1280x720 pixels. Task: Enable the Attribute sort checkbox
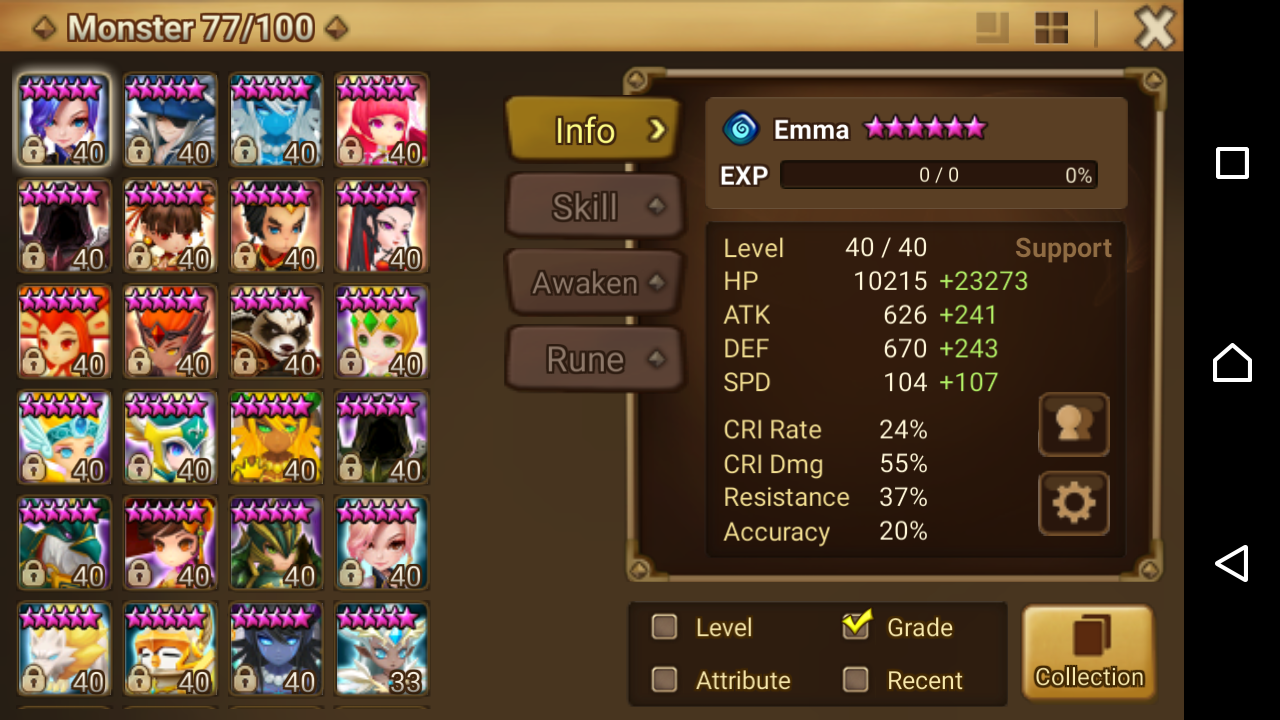[664, 680]
